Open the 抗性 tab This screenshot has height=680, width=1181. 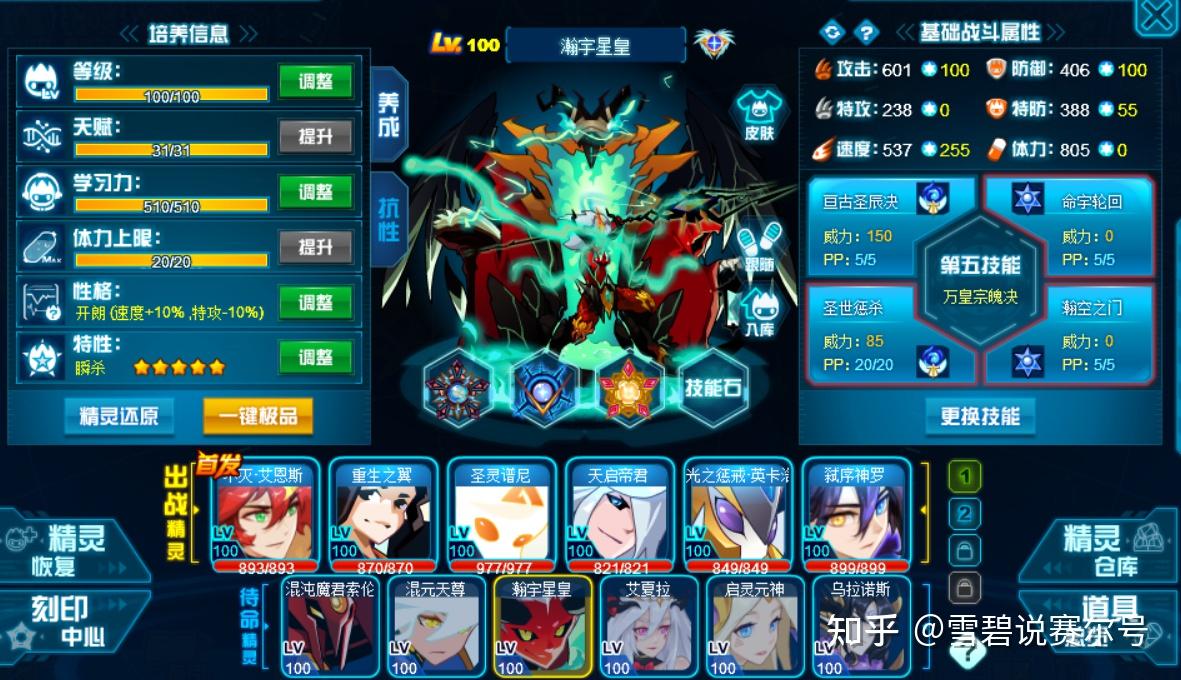click(x=388, y=218)
